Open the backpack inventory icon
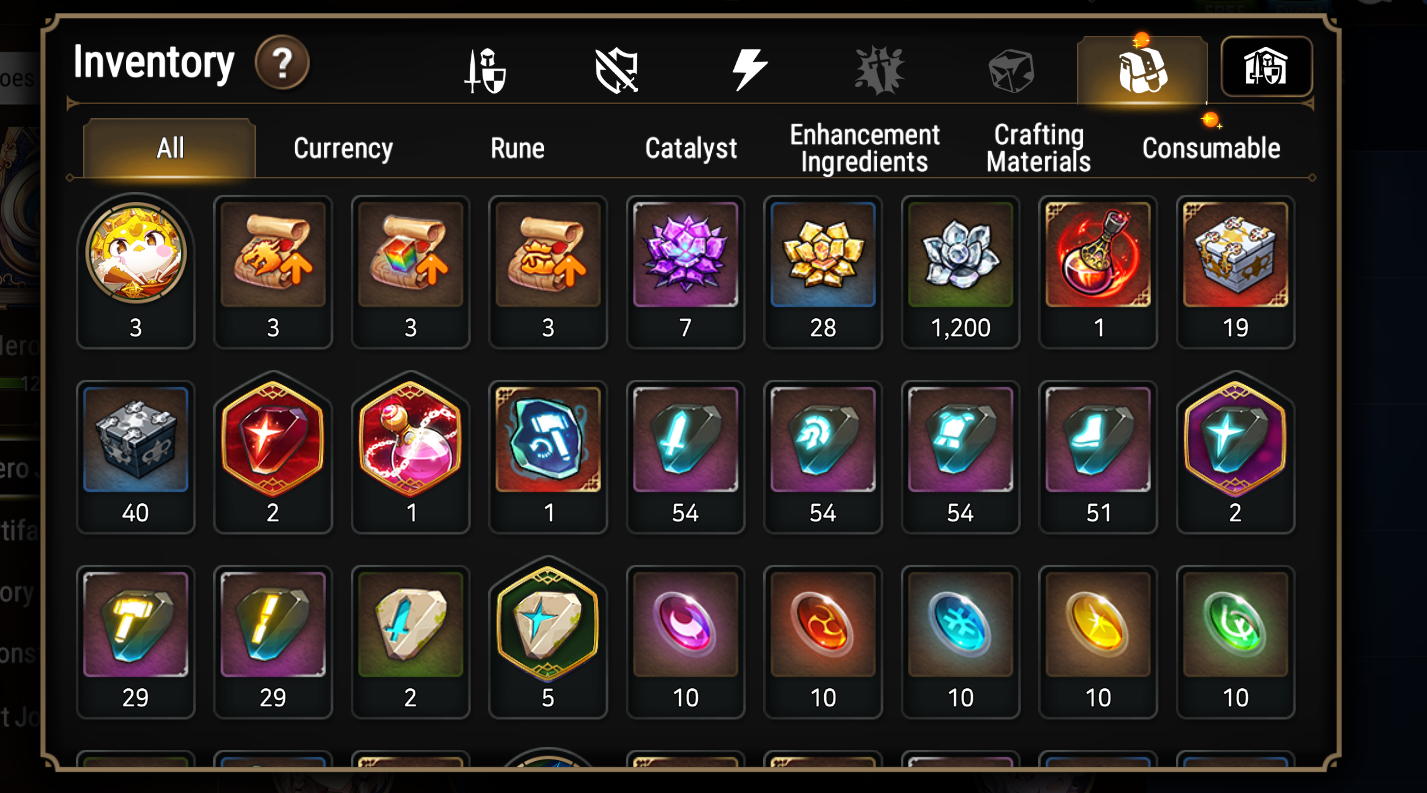The width and height of the screenshot is (1427, 793). click(x=1141, y=67)
